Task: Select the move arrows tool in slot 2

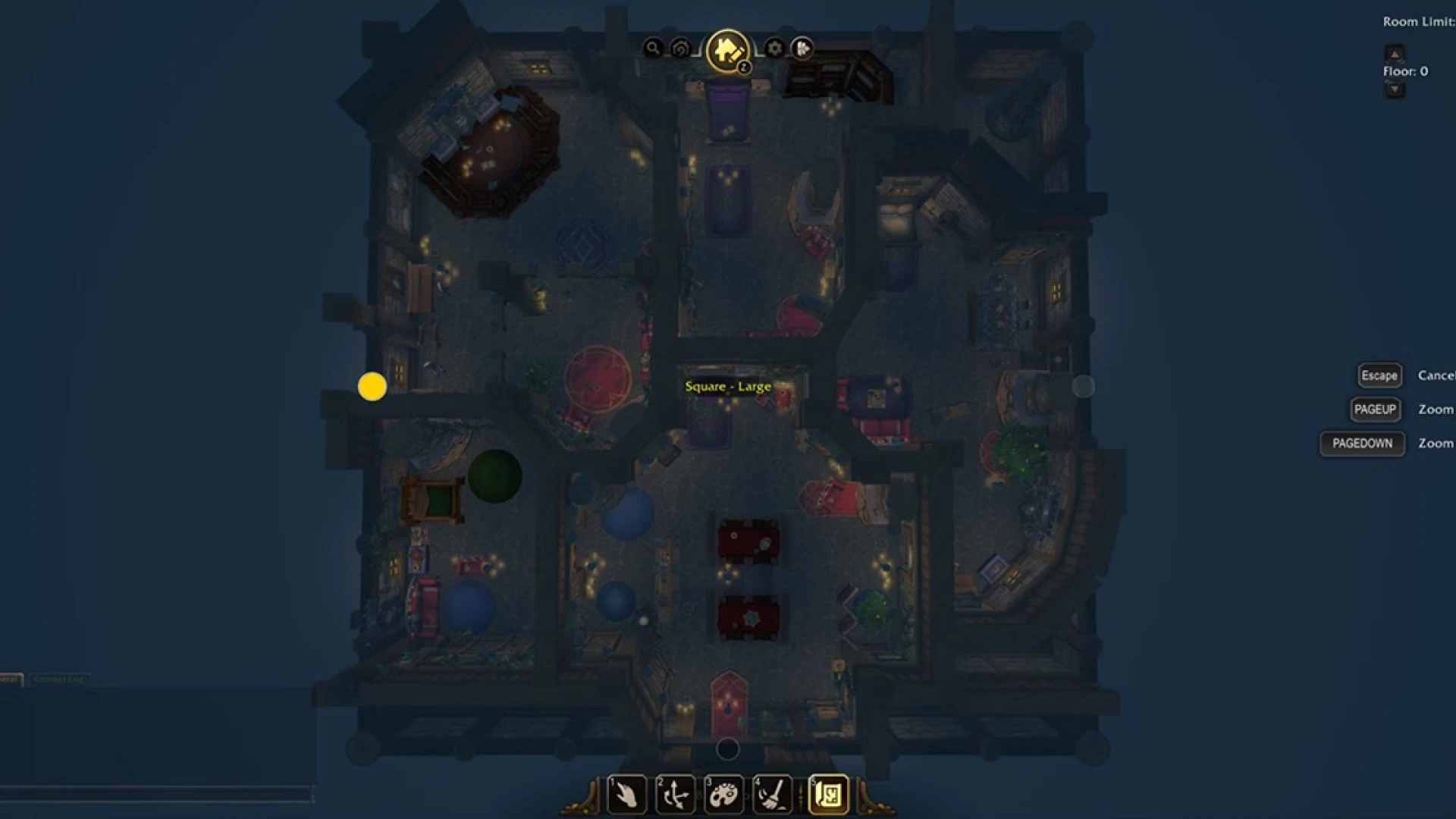Action: pyautogui.click(x=676, y=795)
